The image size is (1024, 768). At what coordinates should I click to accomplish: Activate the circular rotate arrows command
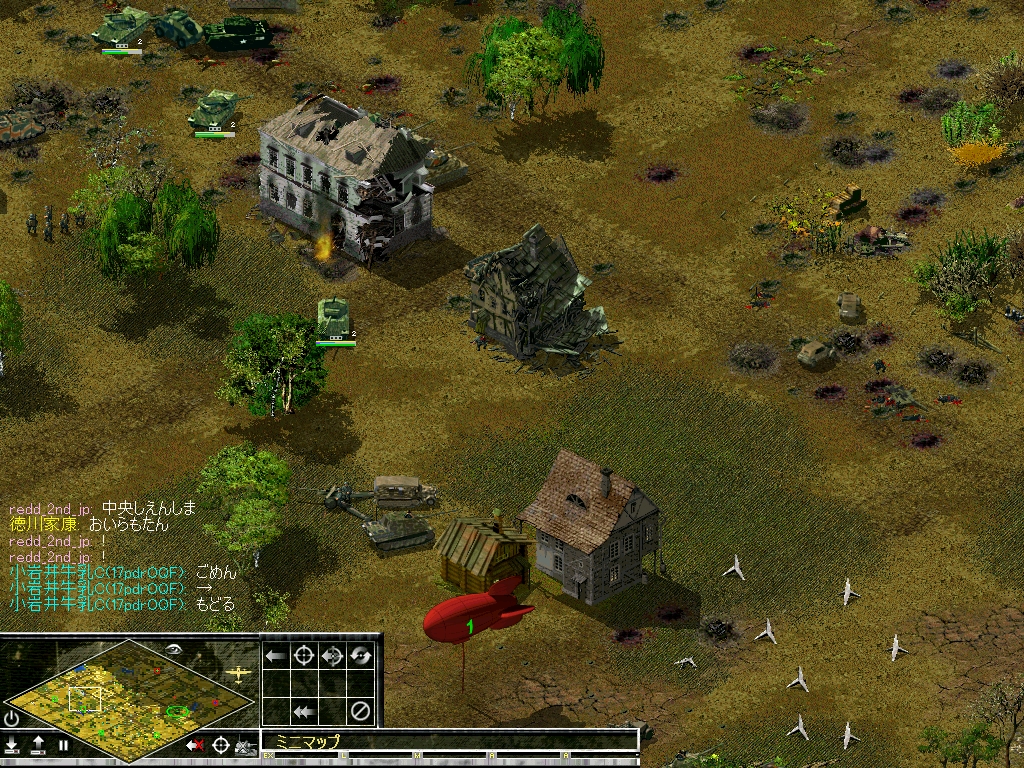pos(360,656)
